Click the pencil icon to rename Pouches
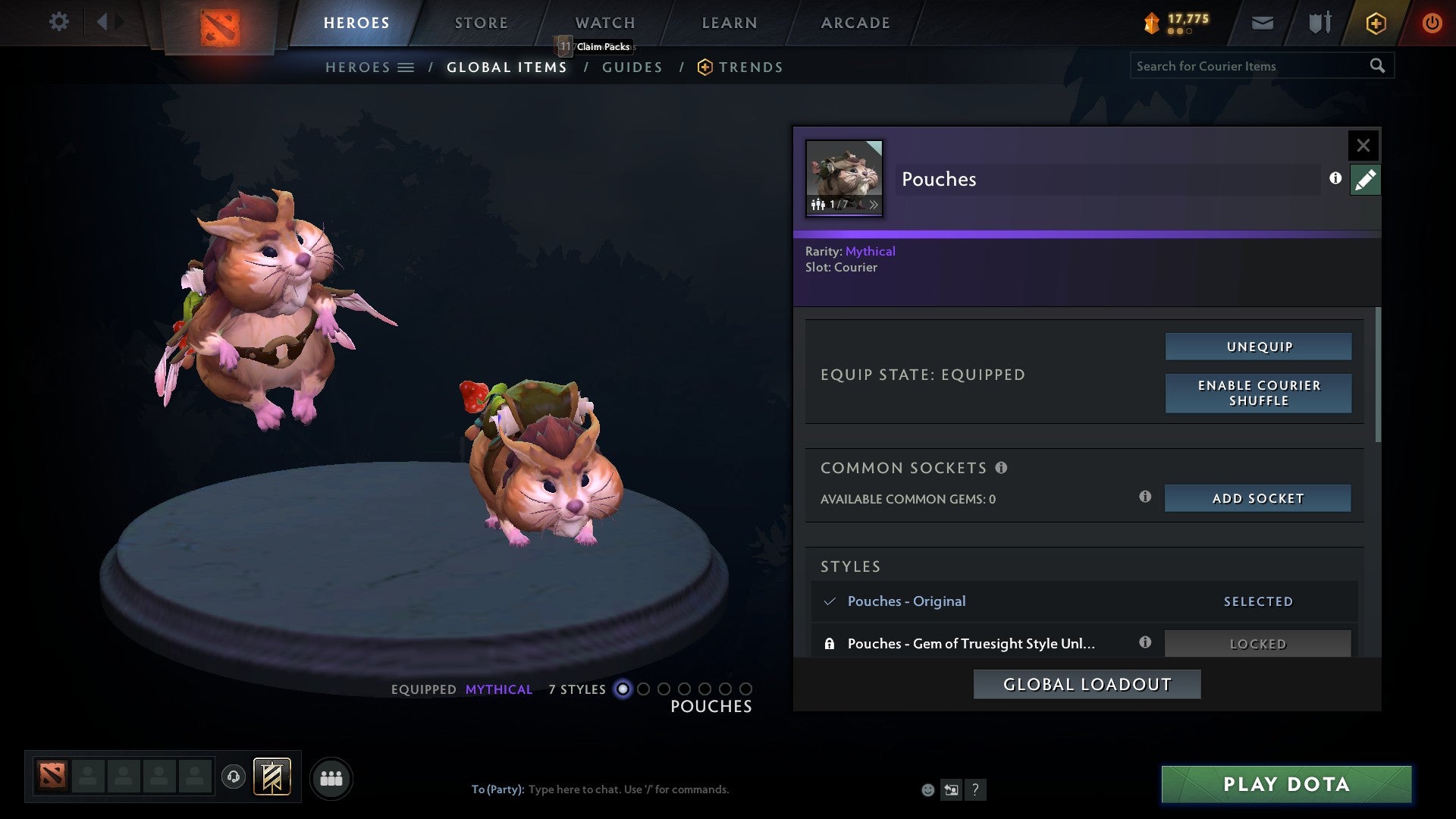This screenshot has width=1456, height=819. [1365, 180]
